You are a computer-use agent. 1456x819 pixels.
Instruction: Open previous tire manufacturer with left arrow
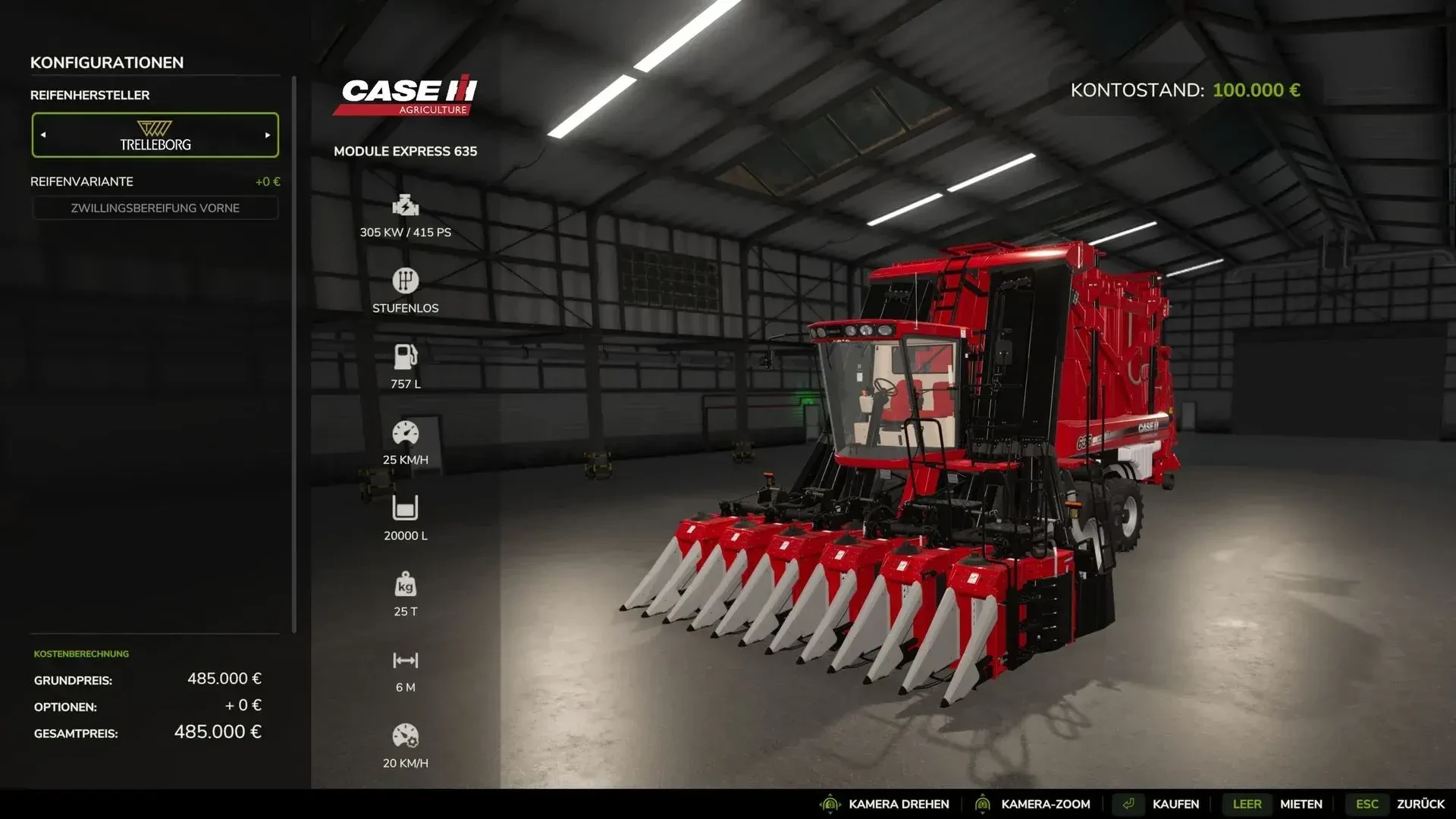43,135
